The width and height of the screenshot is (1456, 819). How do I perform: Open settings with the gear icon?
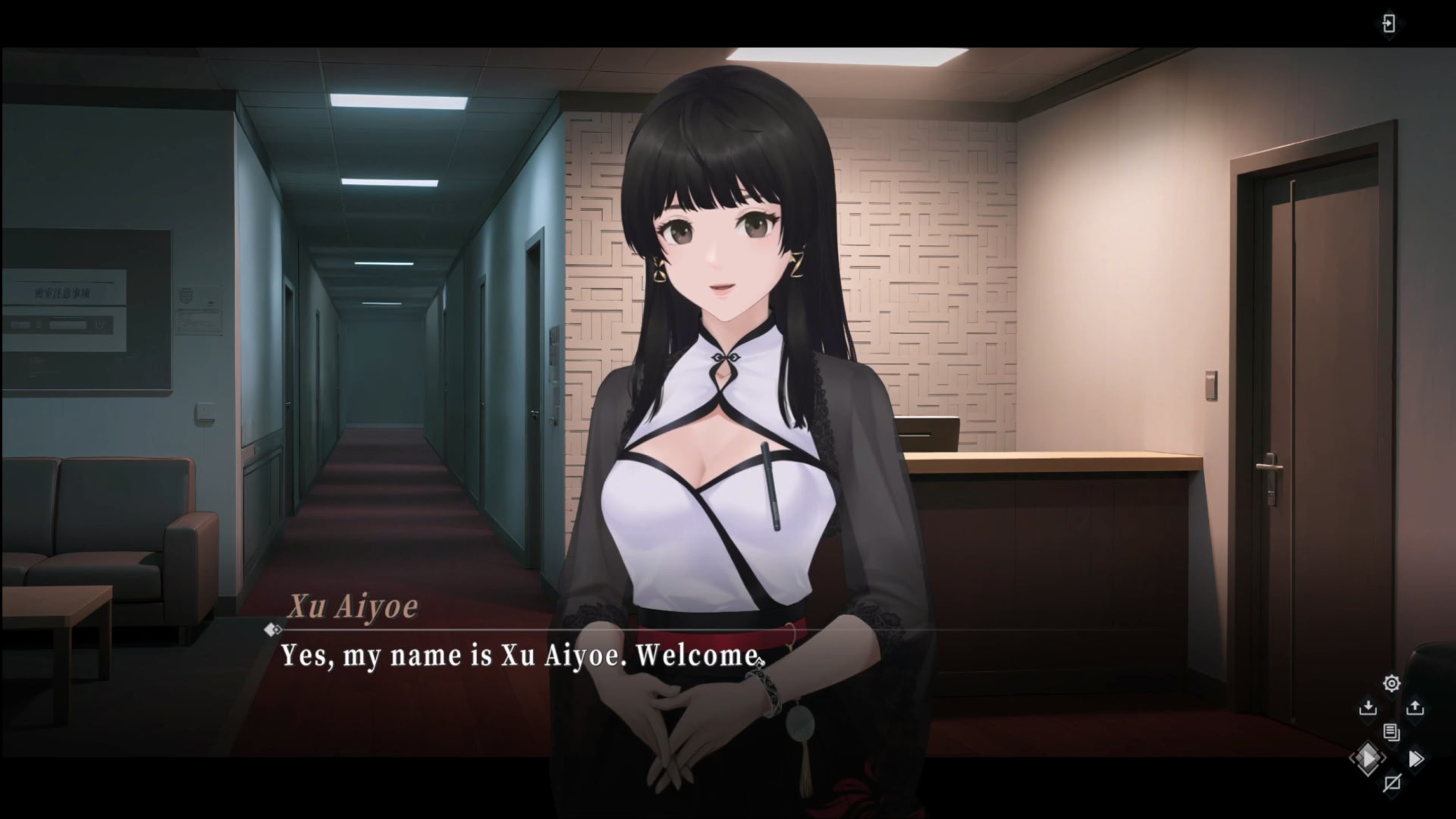[x=1392, y=683]
